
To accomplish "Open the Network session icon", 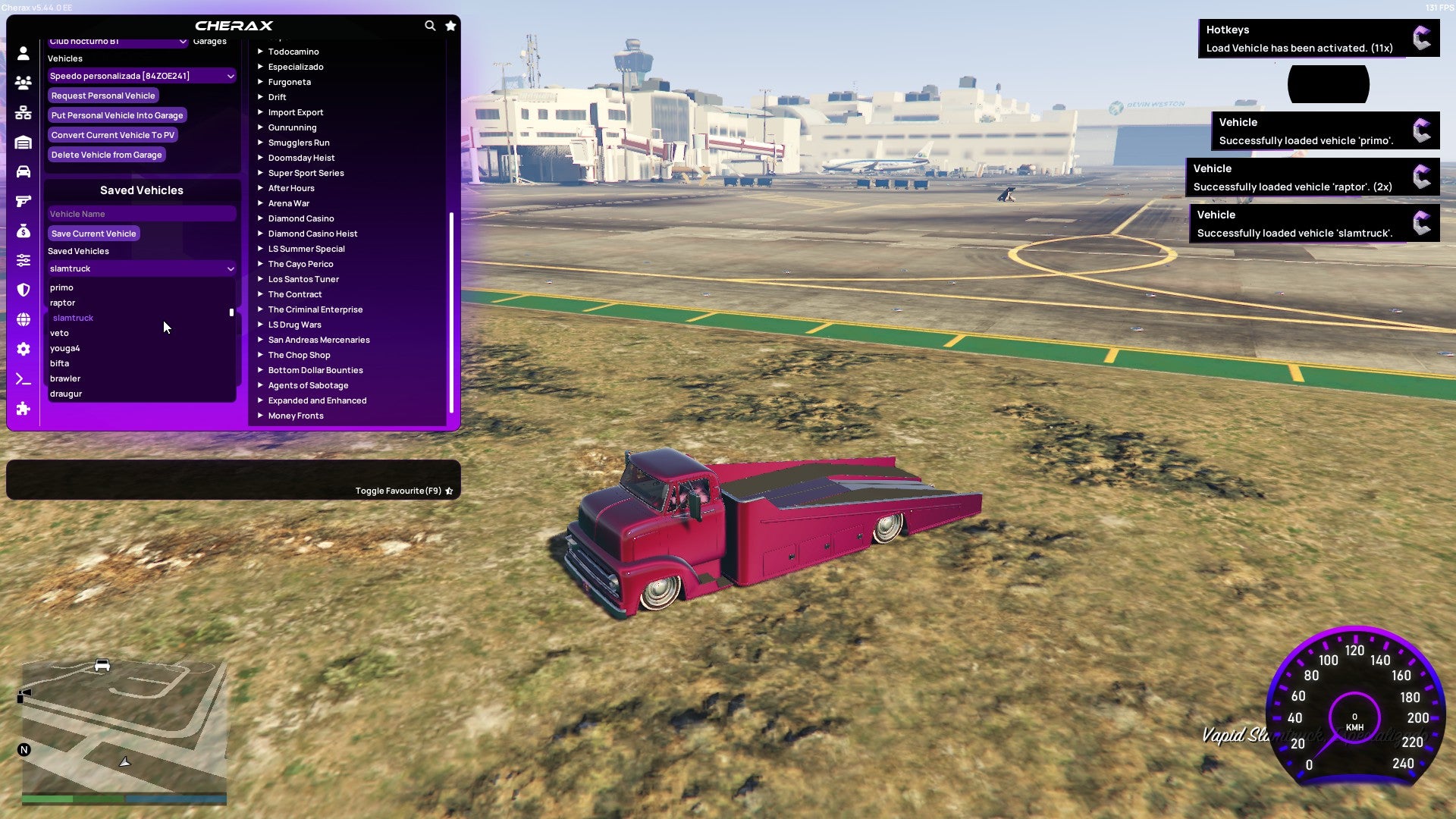I will point(23,112).
